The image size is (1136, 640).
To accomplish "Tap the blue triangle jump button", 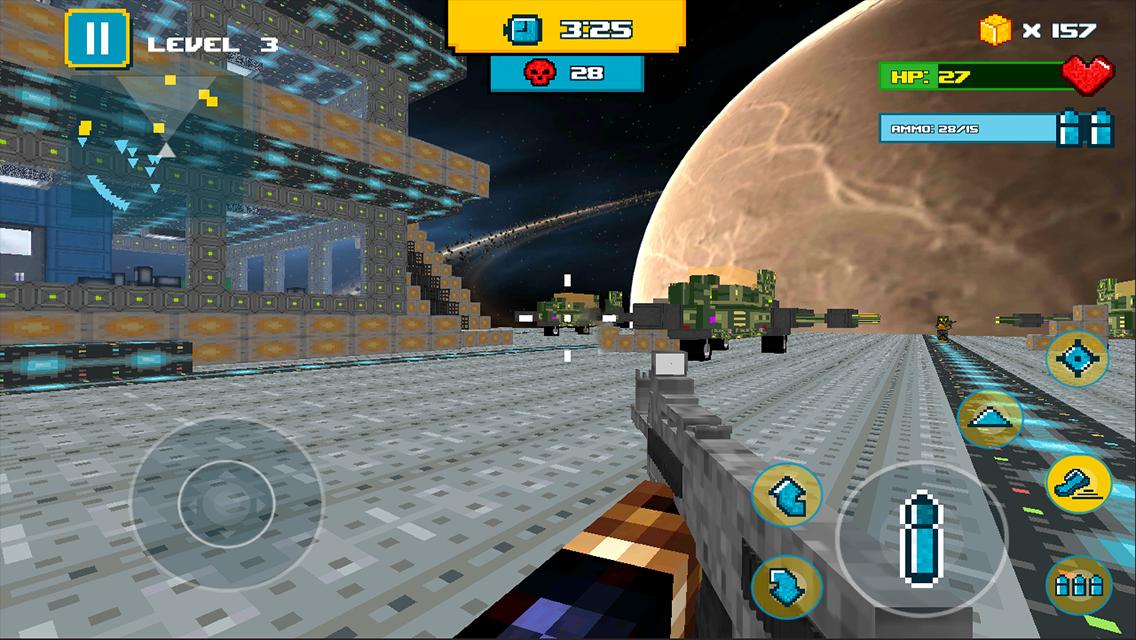I will pyautogui.click(x=989, y=419).
